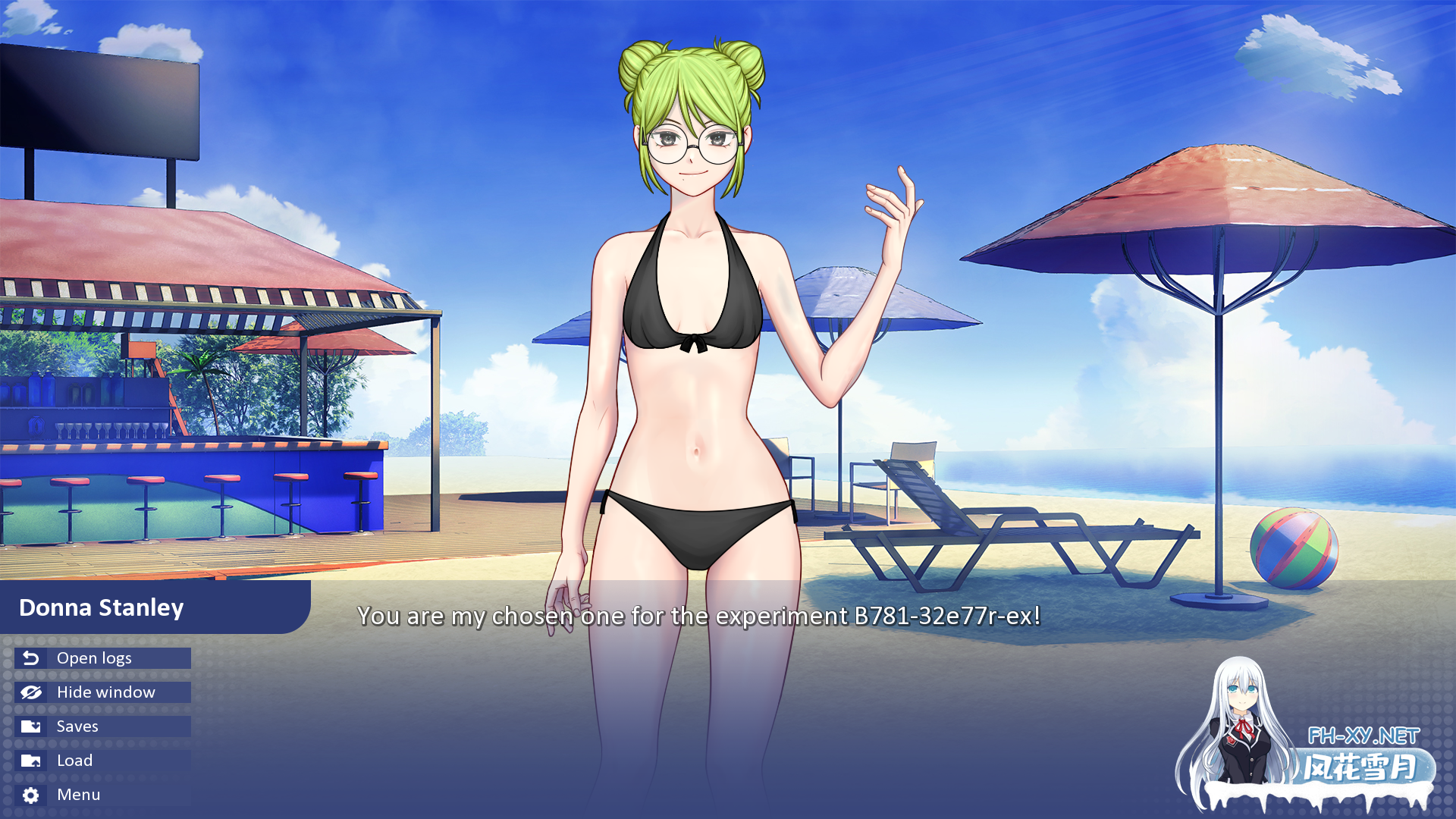This screenshot has height=819, width=1456.
Task: Click the save-folder icon next to Saves
Action: [x=30, y=726]
